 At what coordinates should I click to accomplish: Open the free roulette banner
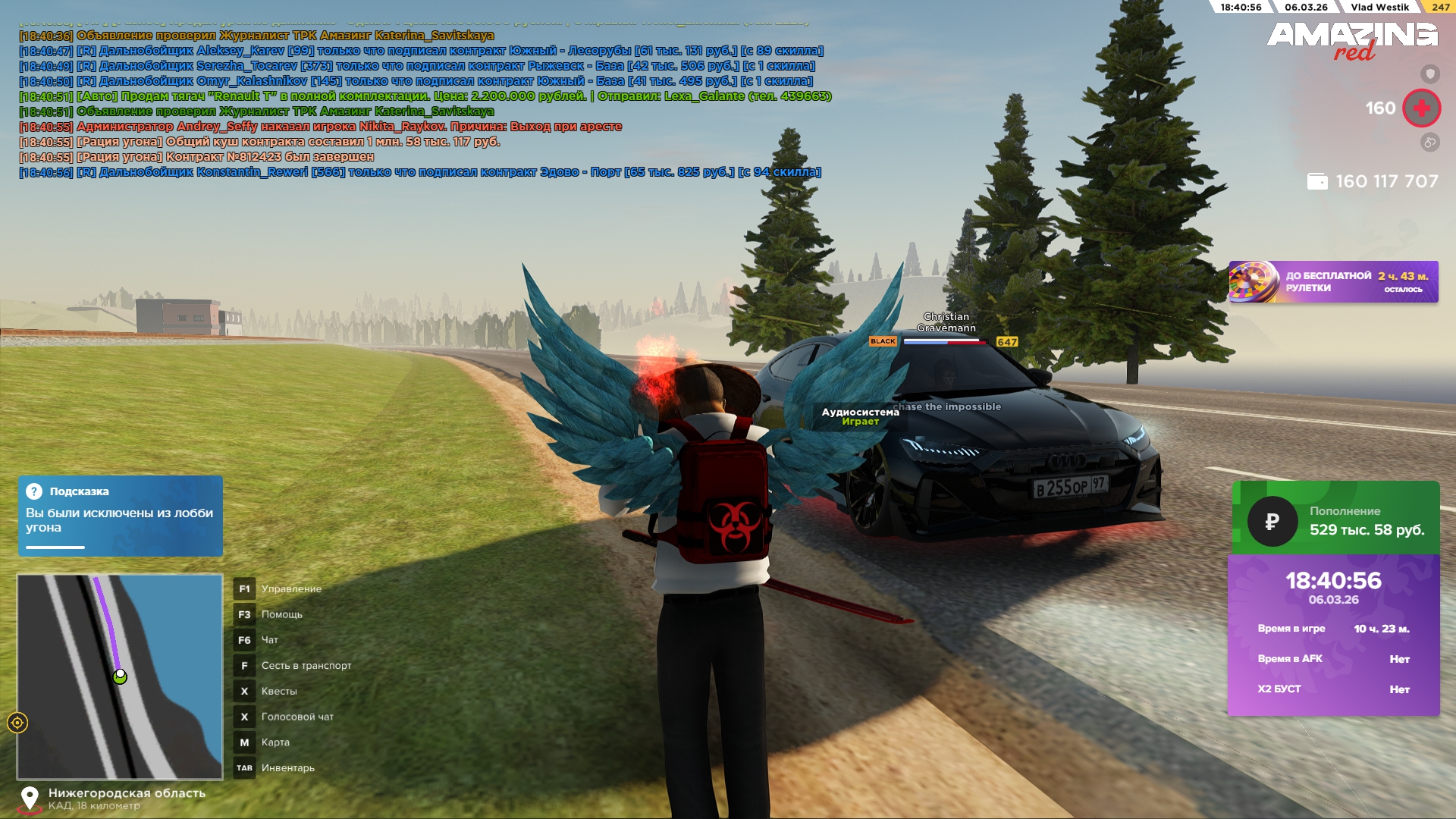click(x=1333, y=282)
